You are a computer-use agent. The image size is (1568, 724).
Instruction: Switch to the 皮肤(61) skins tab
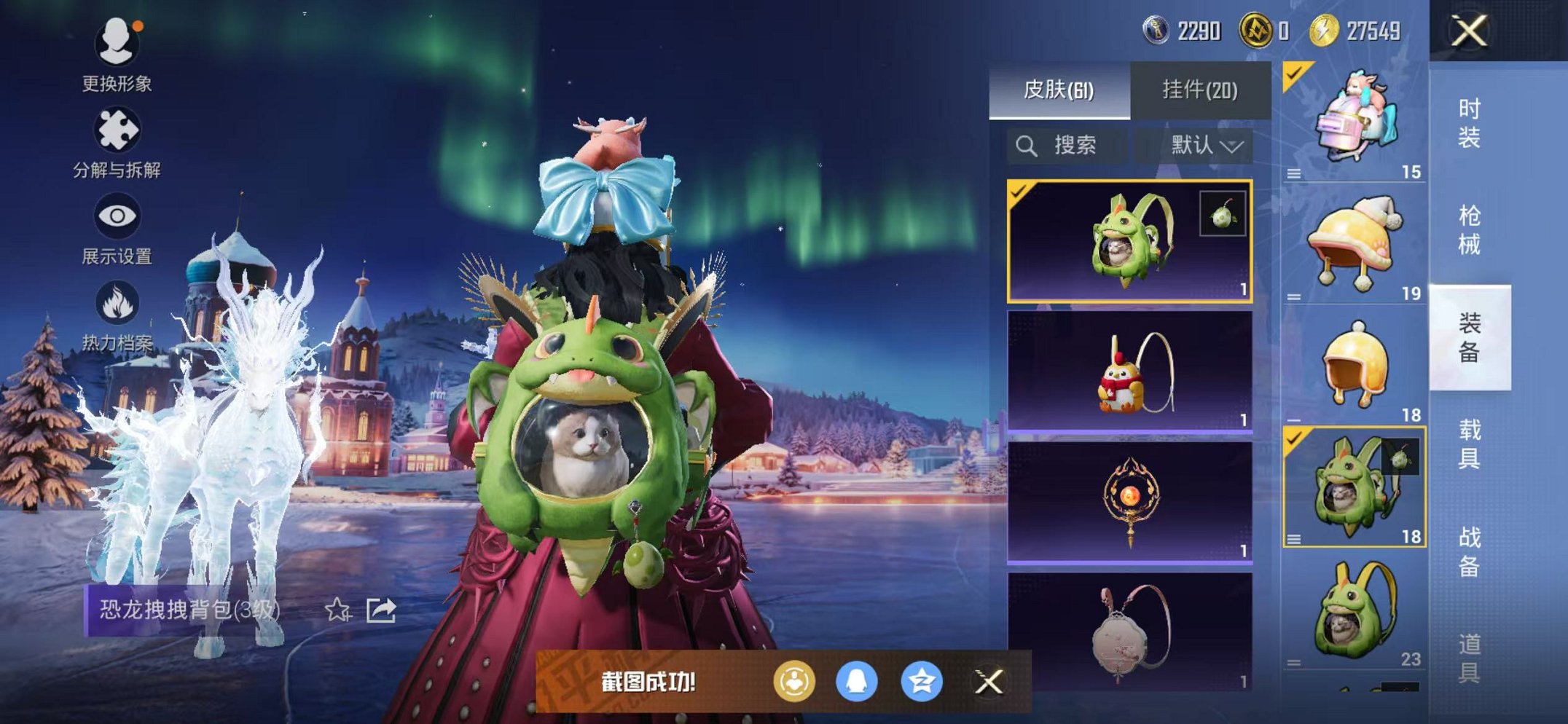[1059, 90]
